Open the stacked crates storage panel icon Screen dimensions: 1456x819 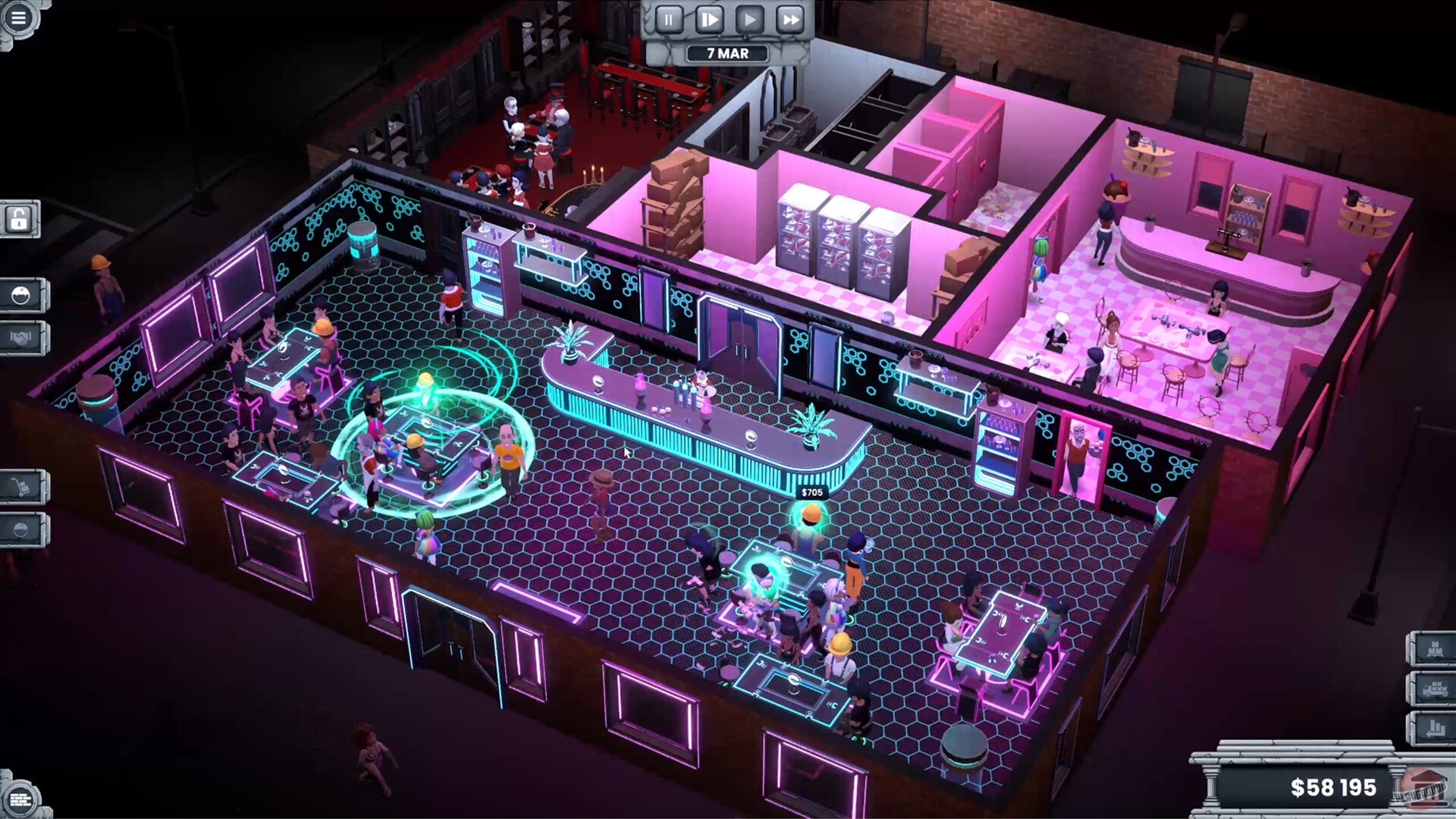pos(1436,648)
